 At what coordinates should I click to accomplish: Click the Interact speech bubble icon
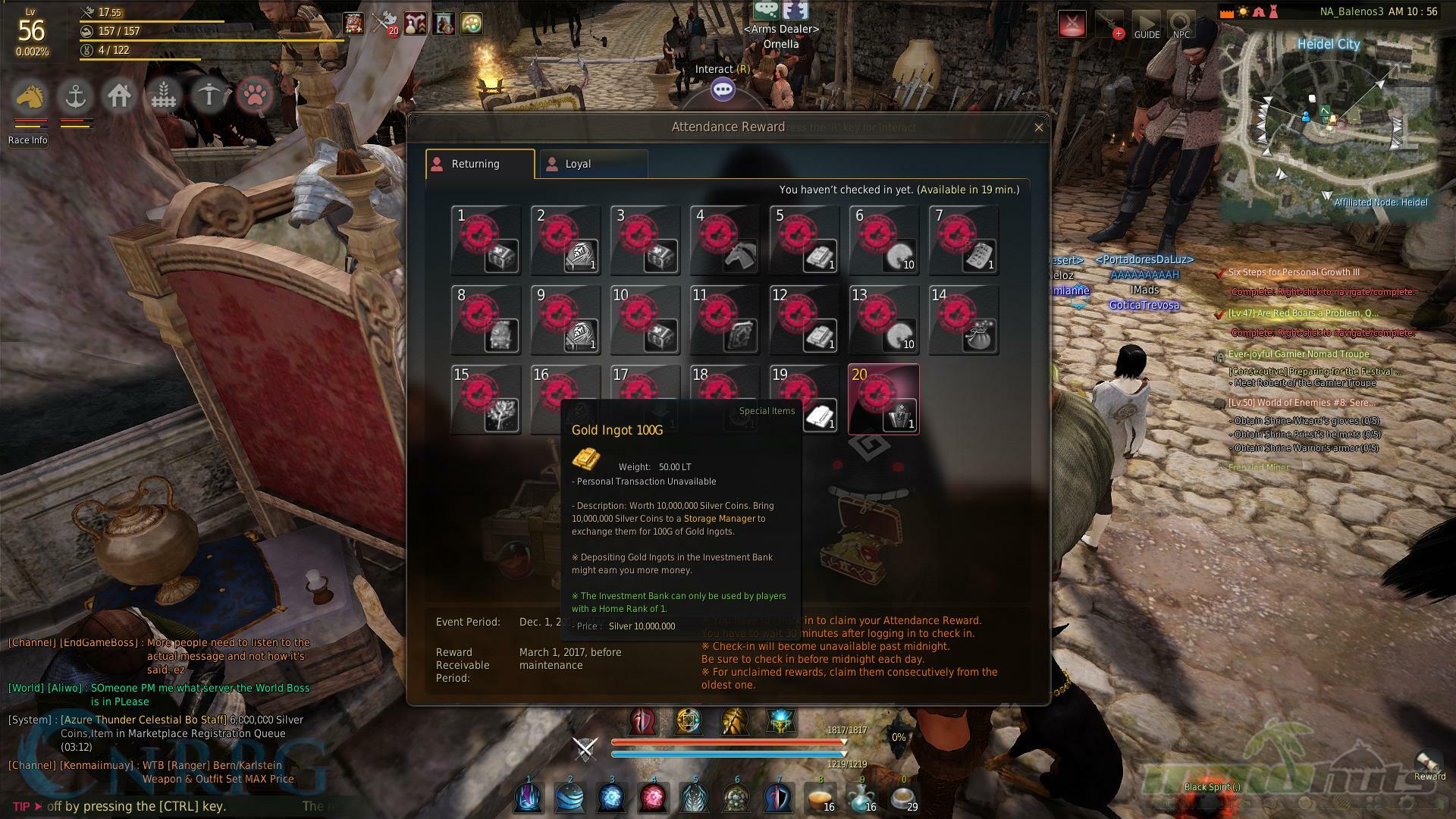point(723,90)
